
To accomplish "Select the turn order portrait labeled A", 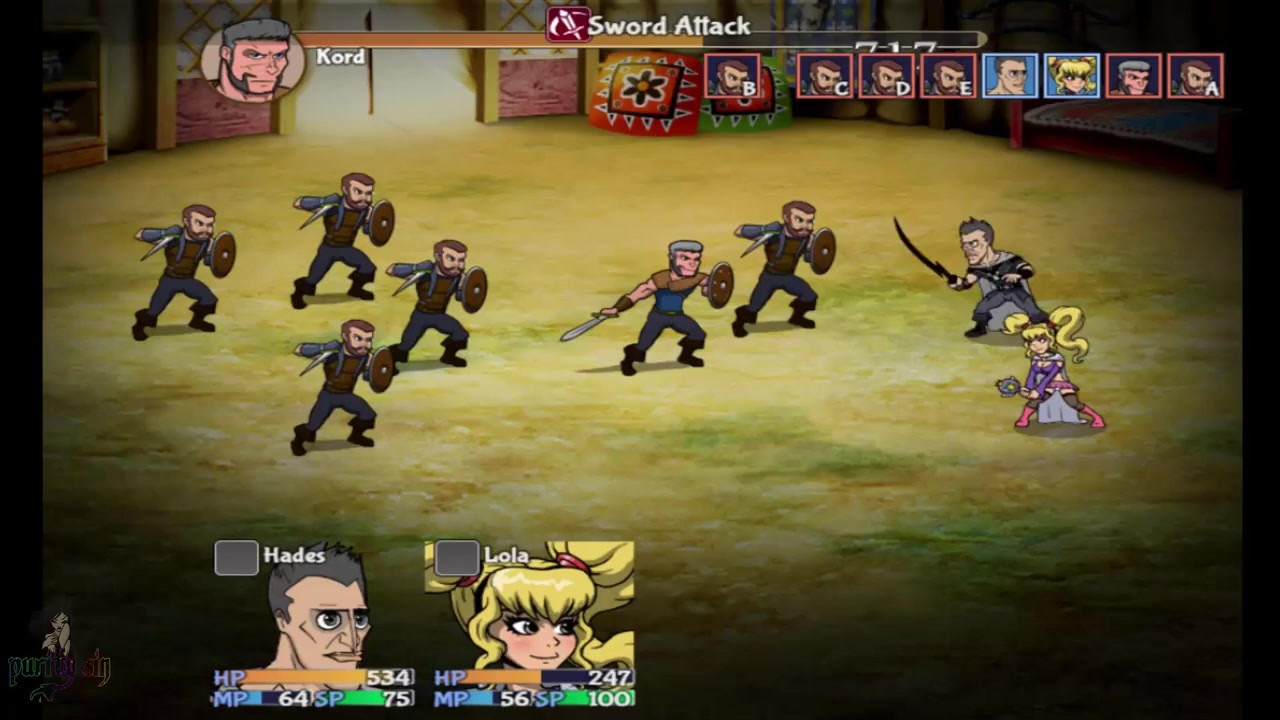I will coord(1195,76).
